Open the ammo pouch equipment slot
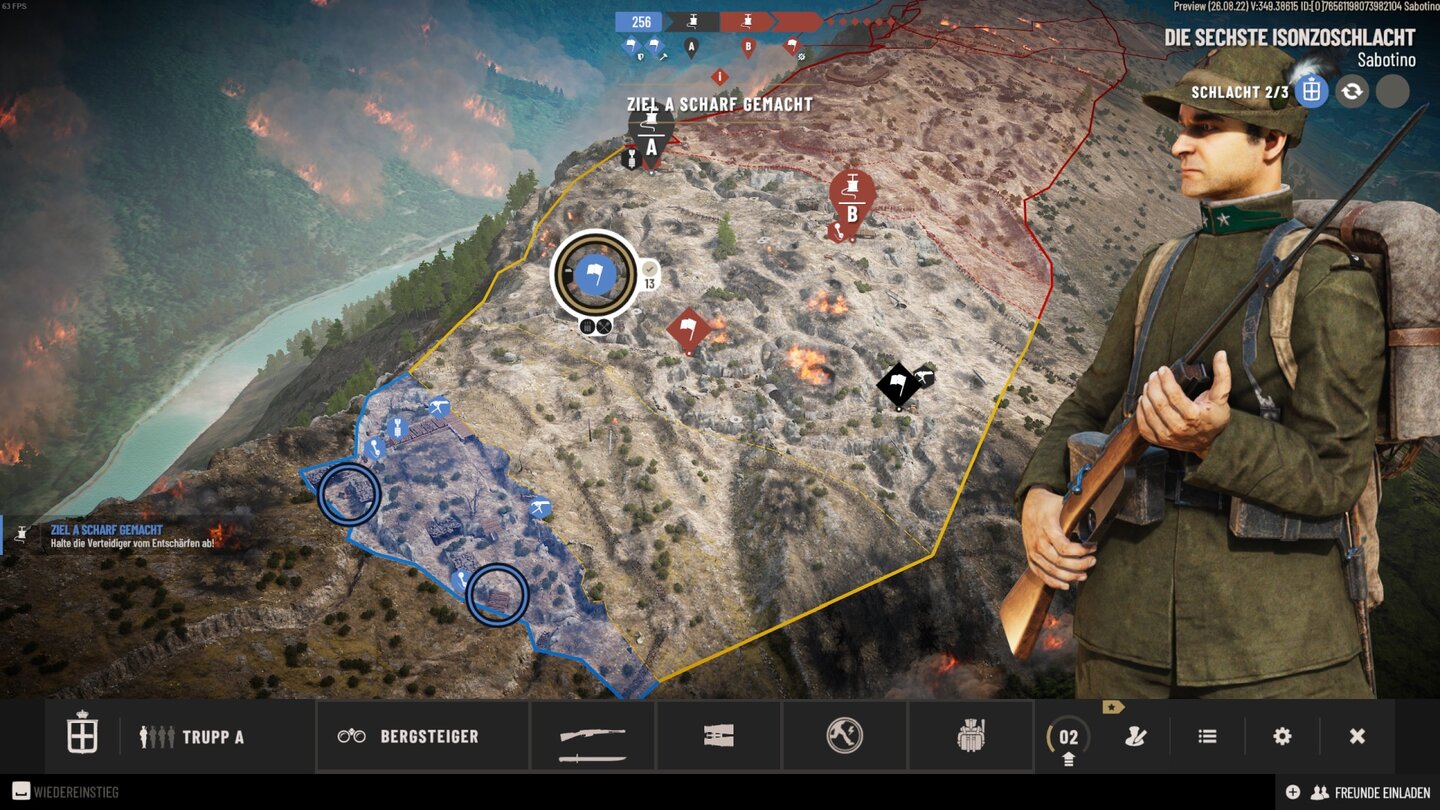 [719, 736]
